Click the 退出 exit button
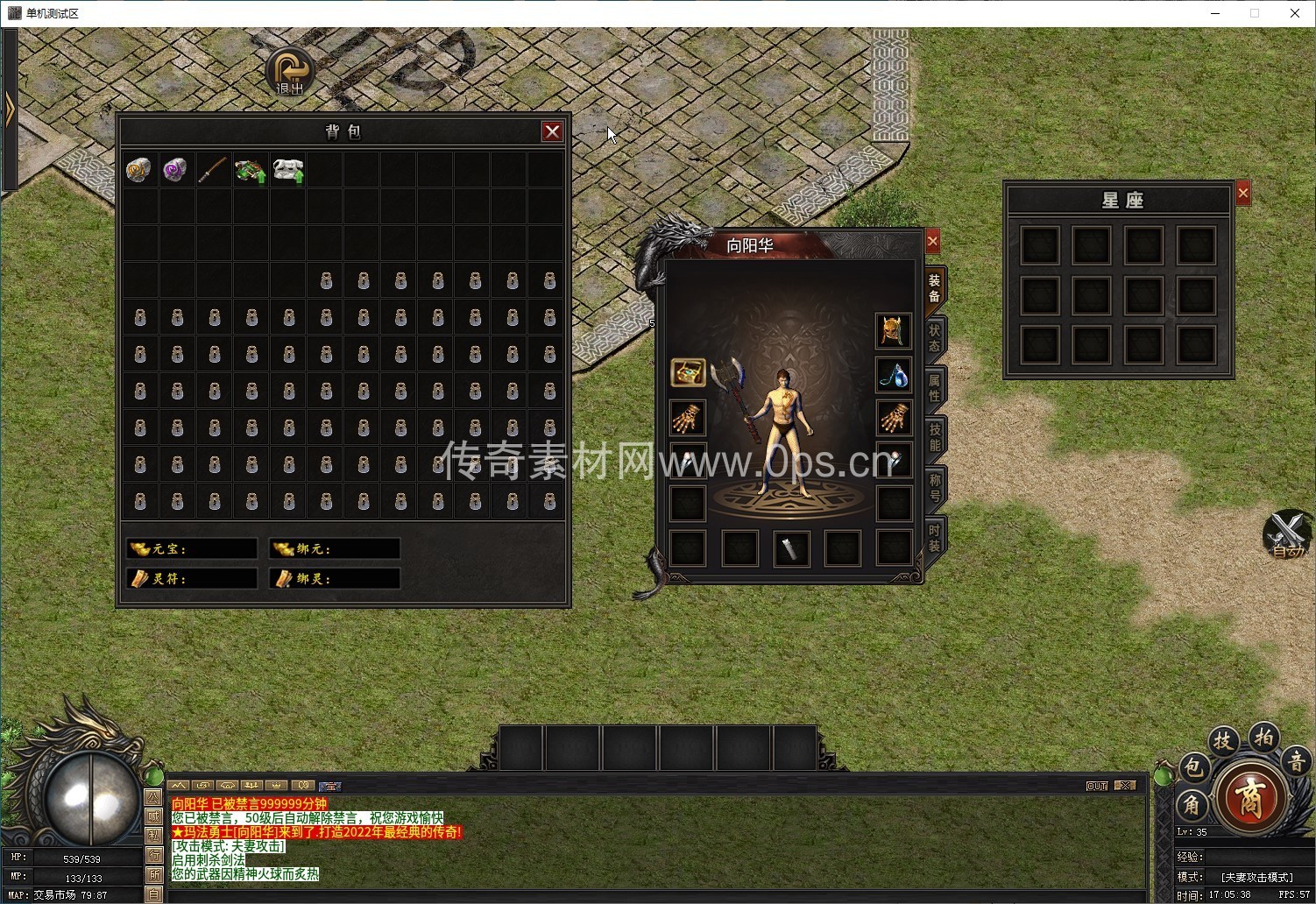1316x904 pixels. pyautogui.click(x=290, y=72)
